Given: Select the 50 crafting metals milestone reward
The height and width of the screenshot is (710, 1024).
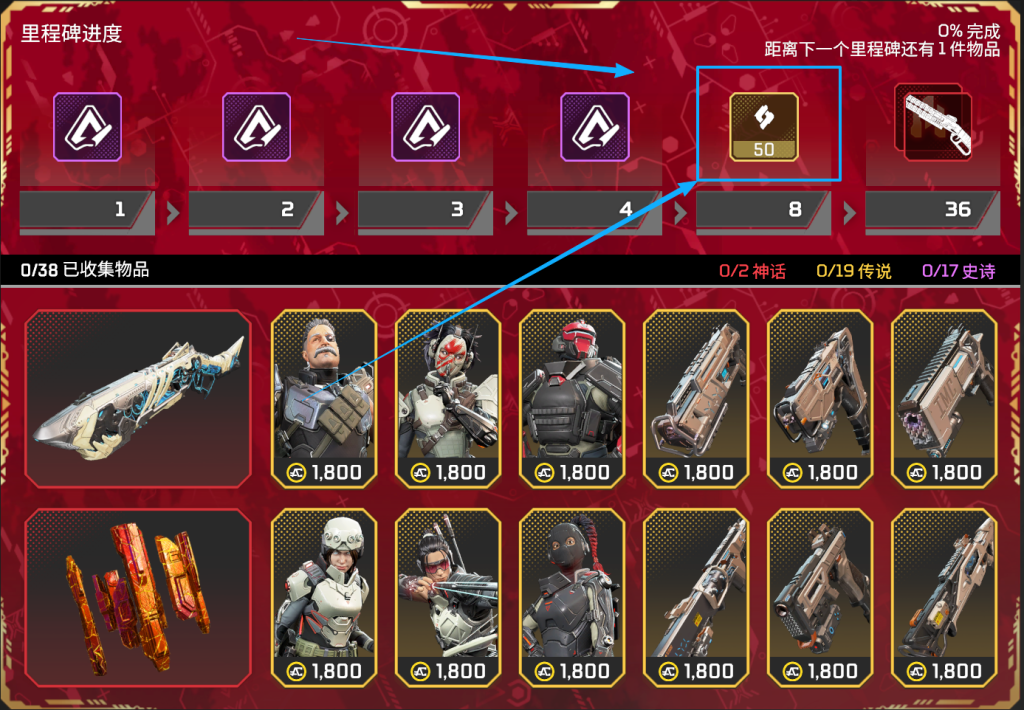Looking at the screenshot, I should 764,127.
